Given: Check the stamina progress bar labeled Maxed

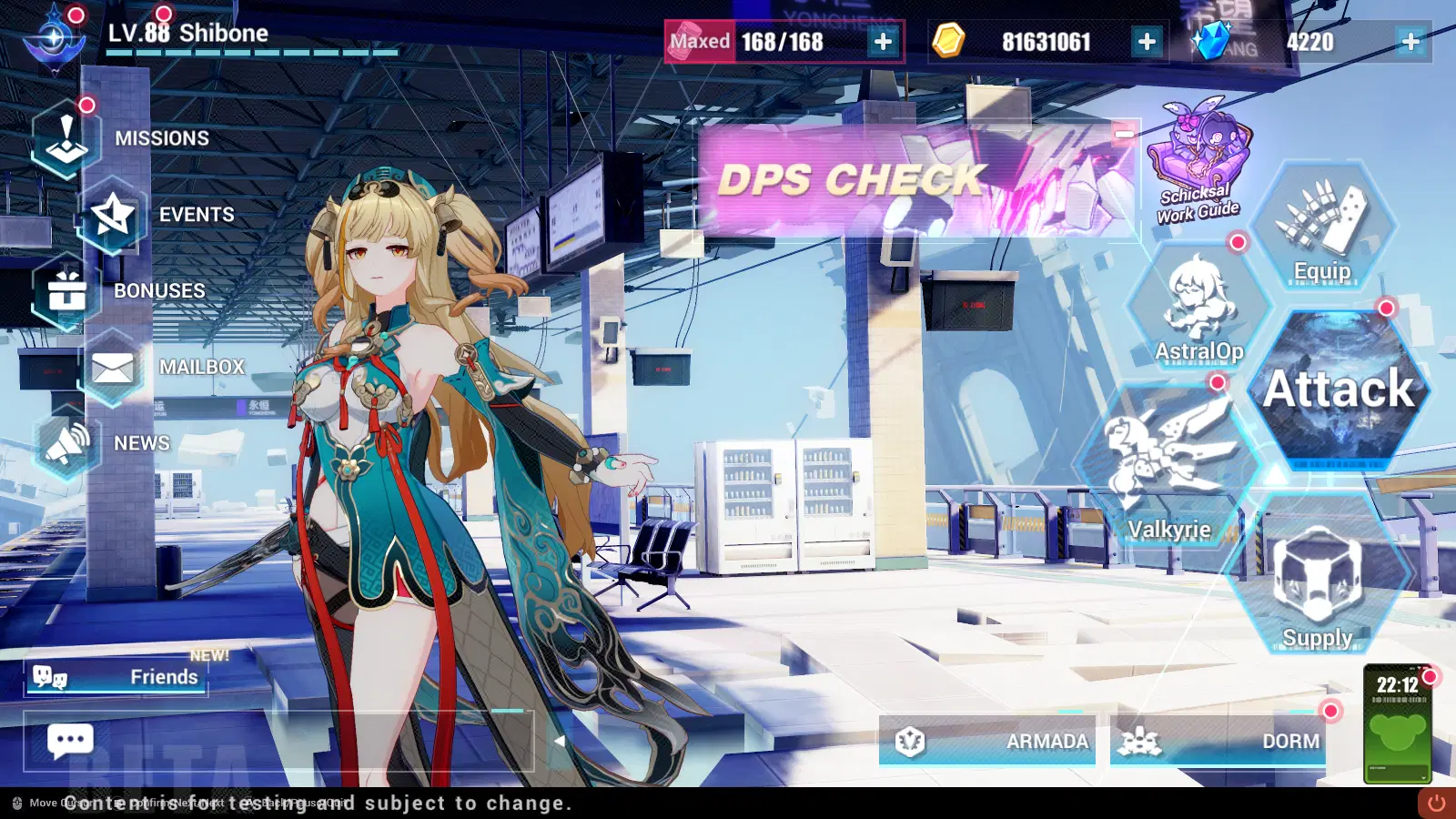Looking at the screenshot, I should pos(700,41).
